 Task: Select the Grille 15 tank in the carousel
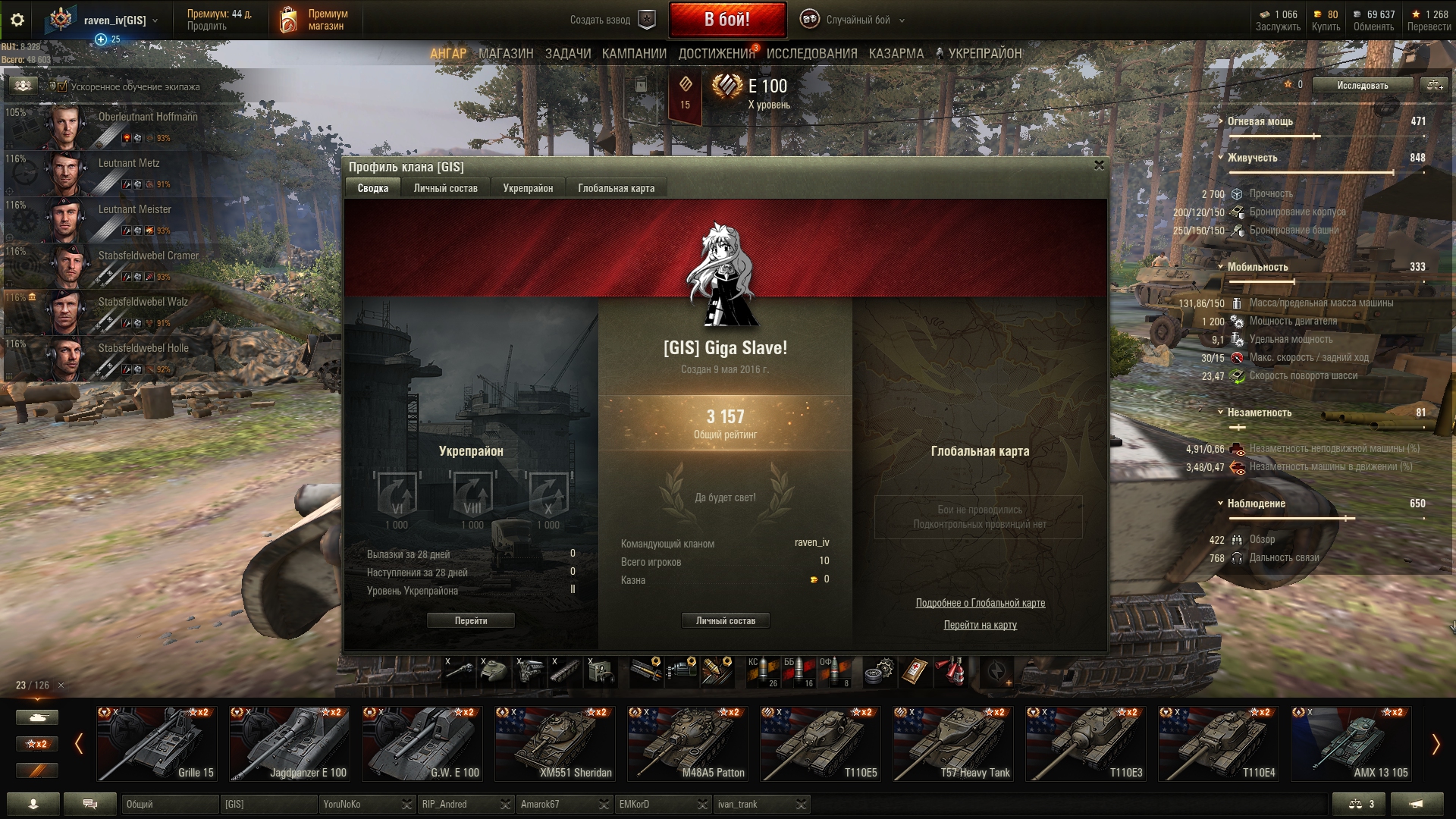click(158, 743)
